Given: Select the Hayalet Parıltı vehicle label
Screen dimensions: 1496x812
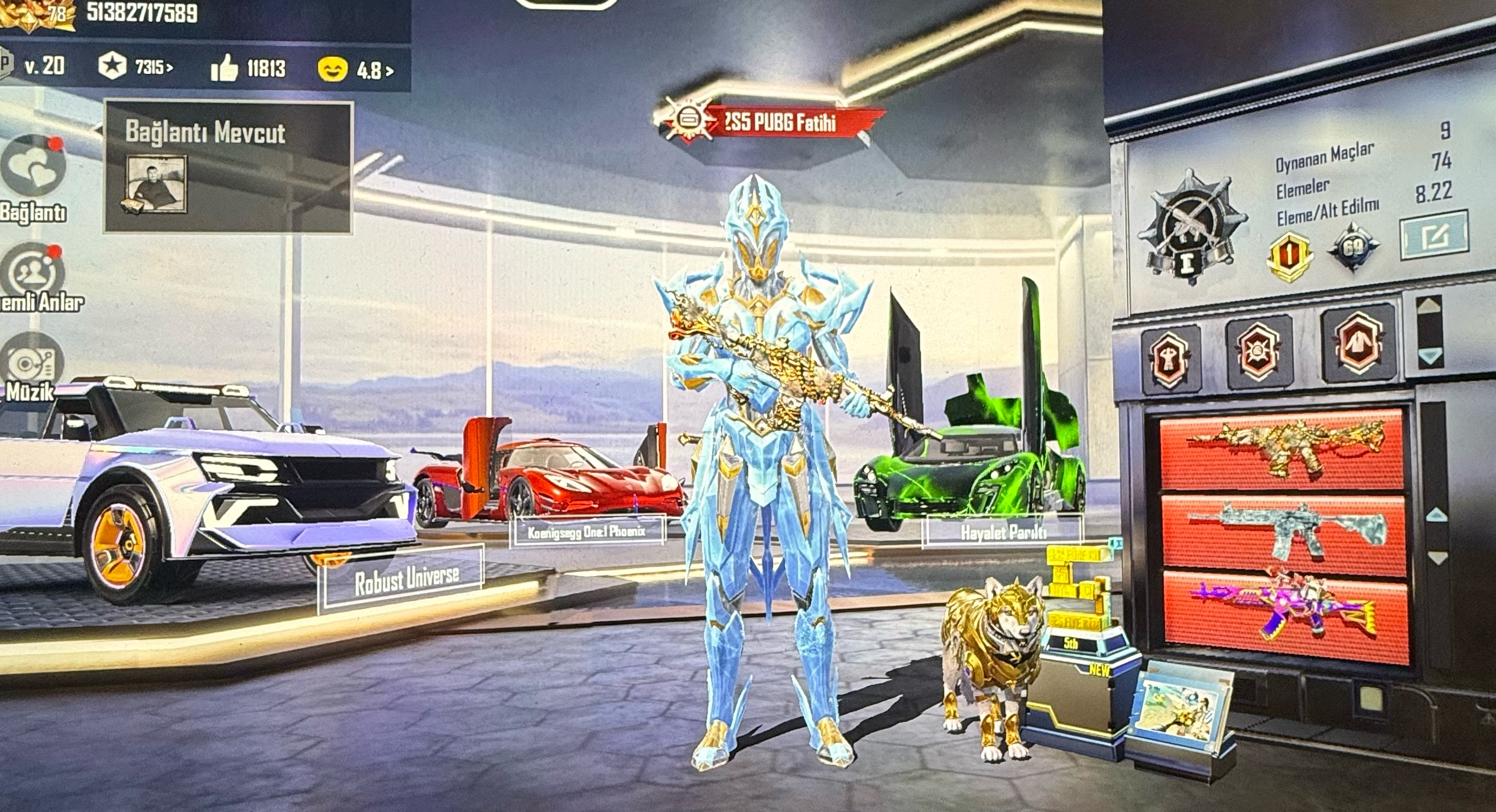Looking at the screenshot, I should pos(1002,531).
